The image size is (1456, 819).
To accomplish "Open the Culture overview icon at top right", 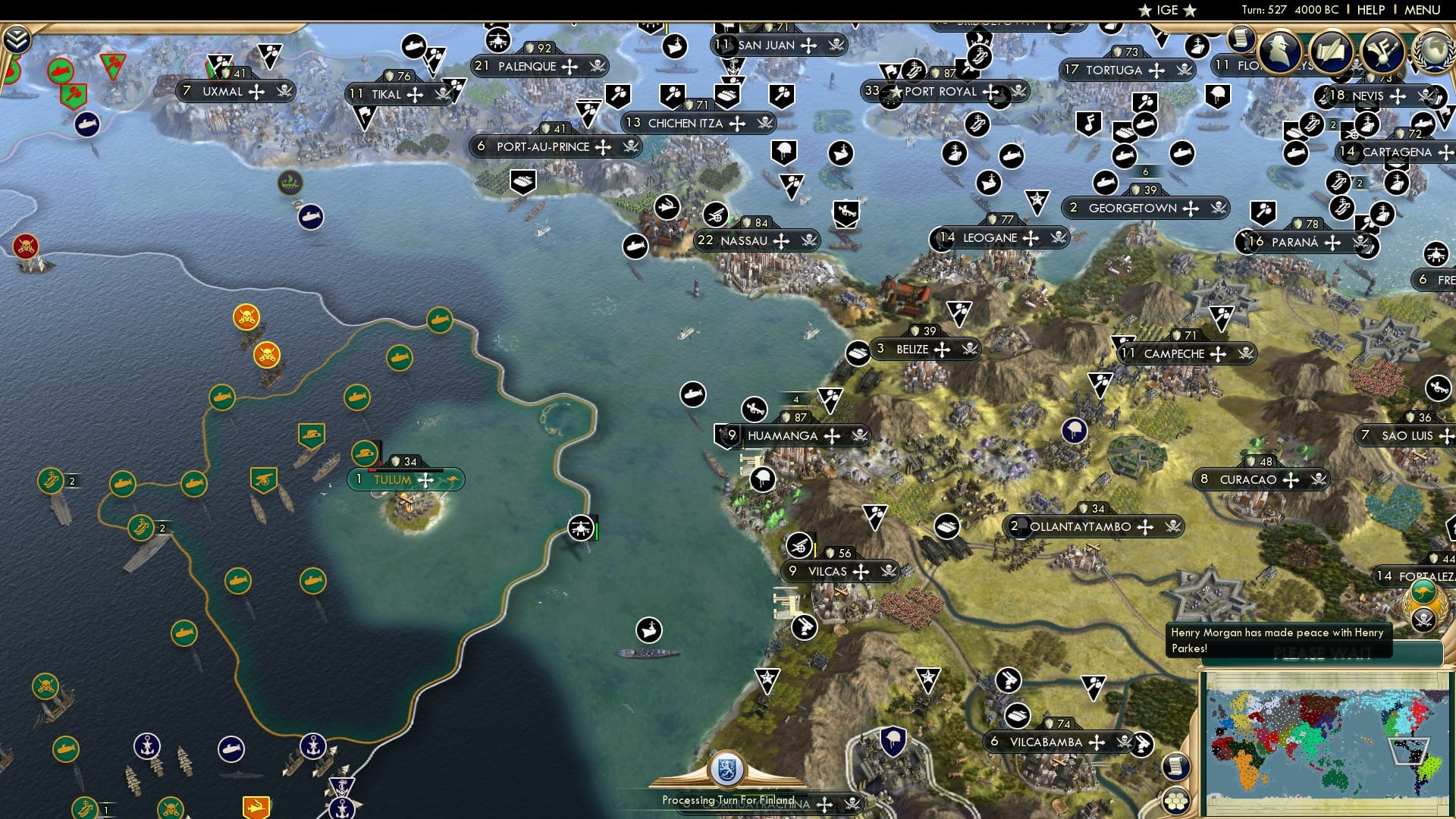I will [1382, 51].
